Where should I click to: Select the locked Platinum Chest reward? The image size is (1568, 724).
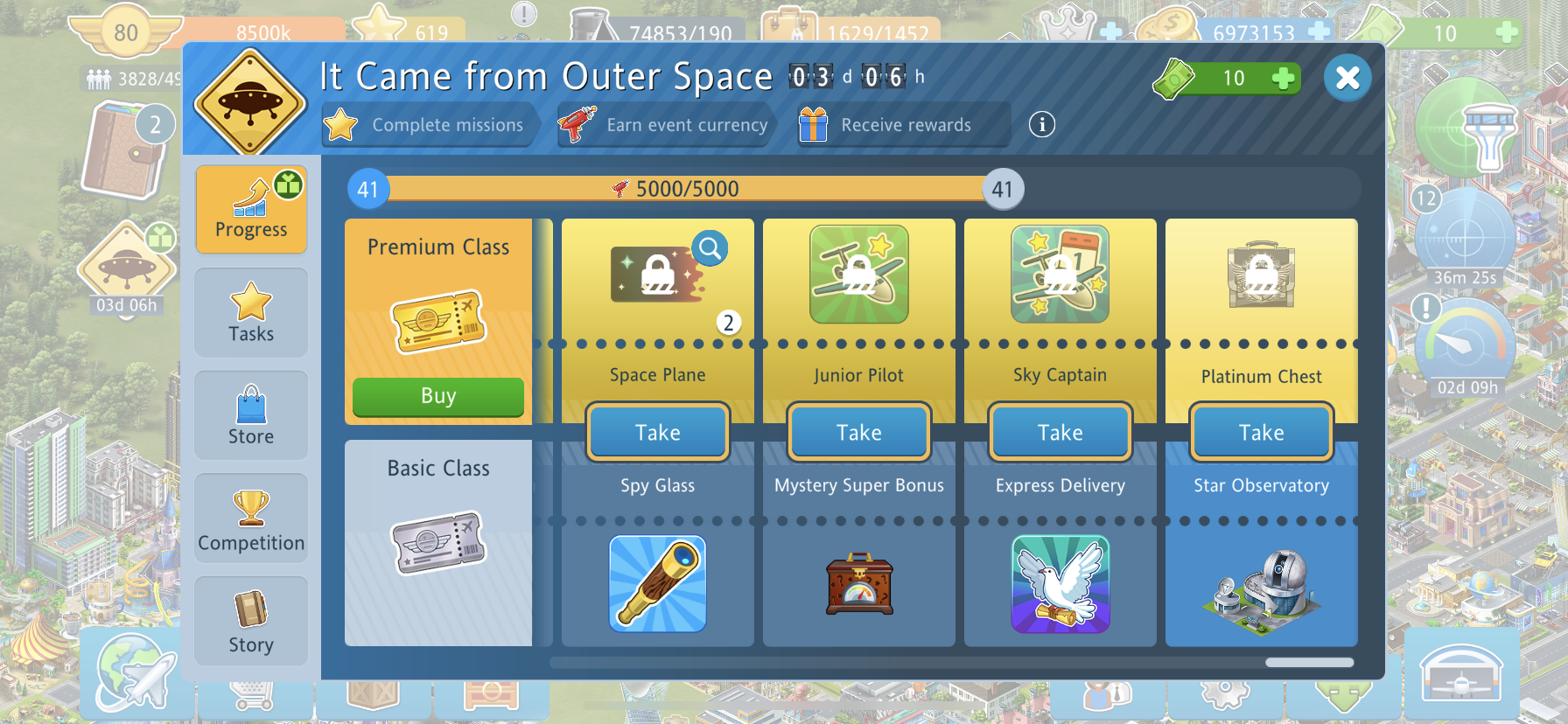point(1262,275)
